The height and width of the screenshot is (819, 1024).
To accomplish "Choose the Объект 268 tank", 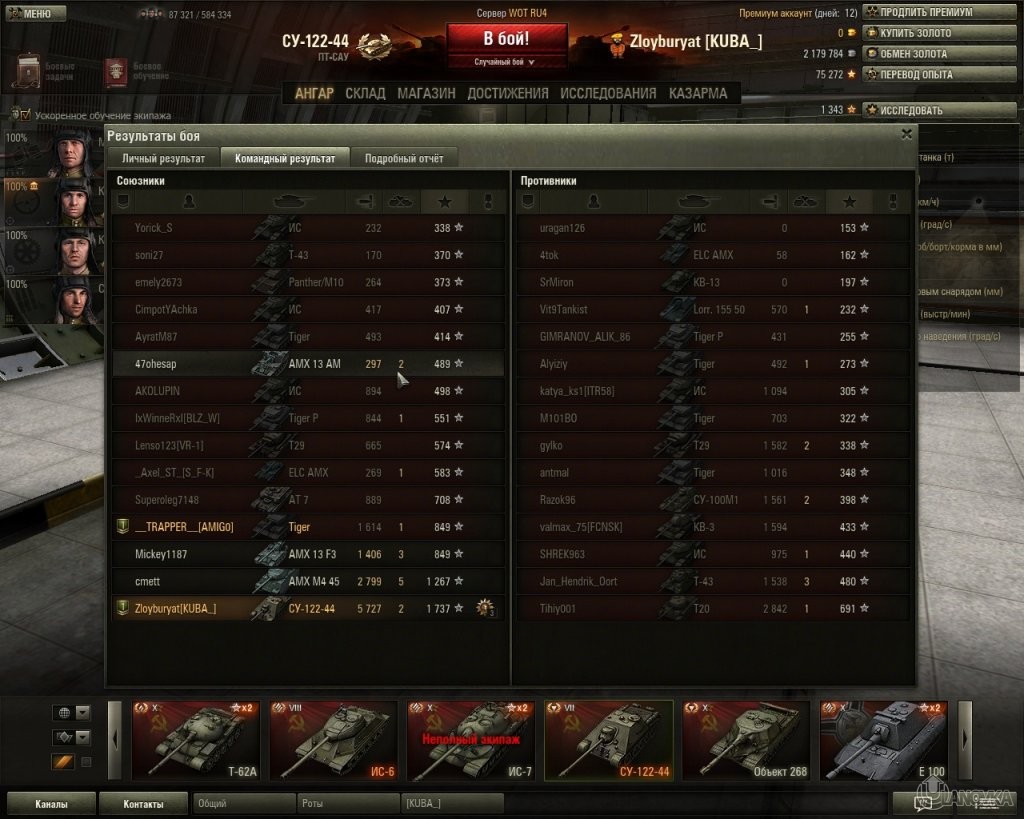I will (x=745, y=740).
